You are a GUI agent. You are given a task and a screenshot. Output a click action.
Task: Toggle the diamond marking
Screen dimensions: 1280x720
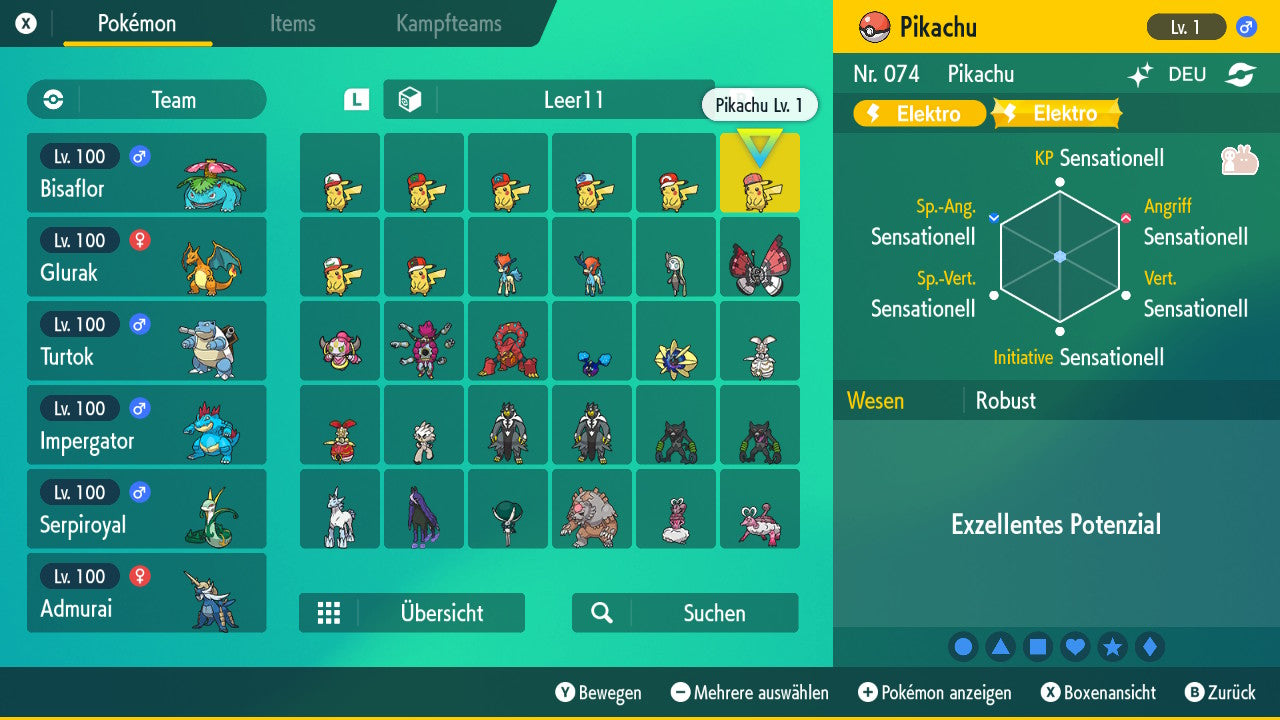pyautogui.click(x=1150, y=646)
